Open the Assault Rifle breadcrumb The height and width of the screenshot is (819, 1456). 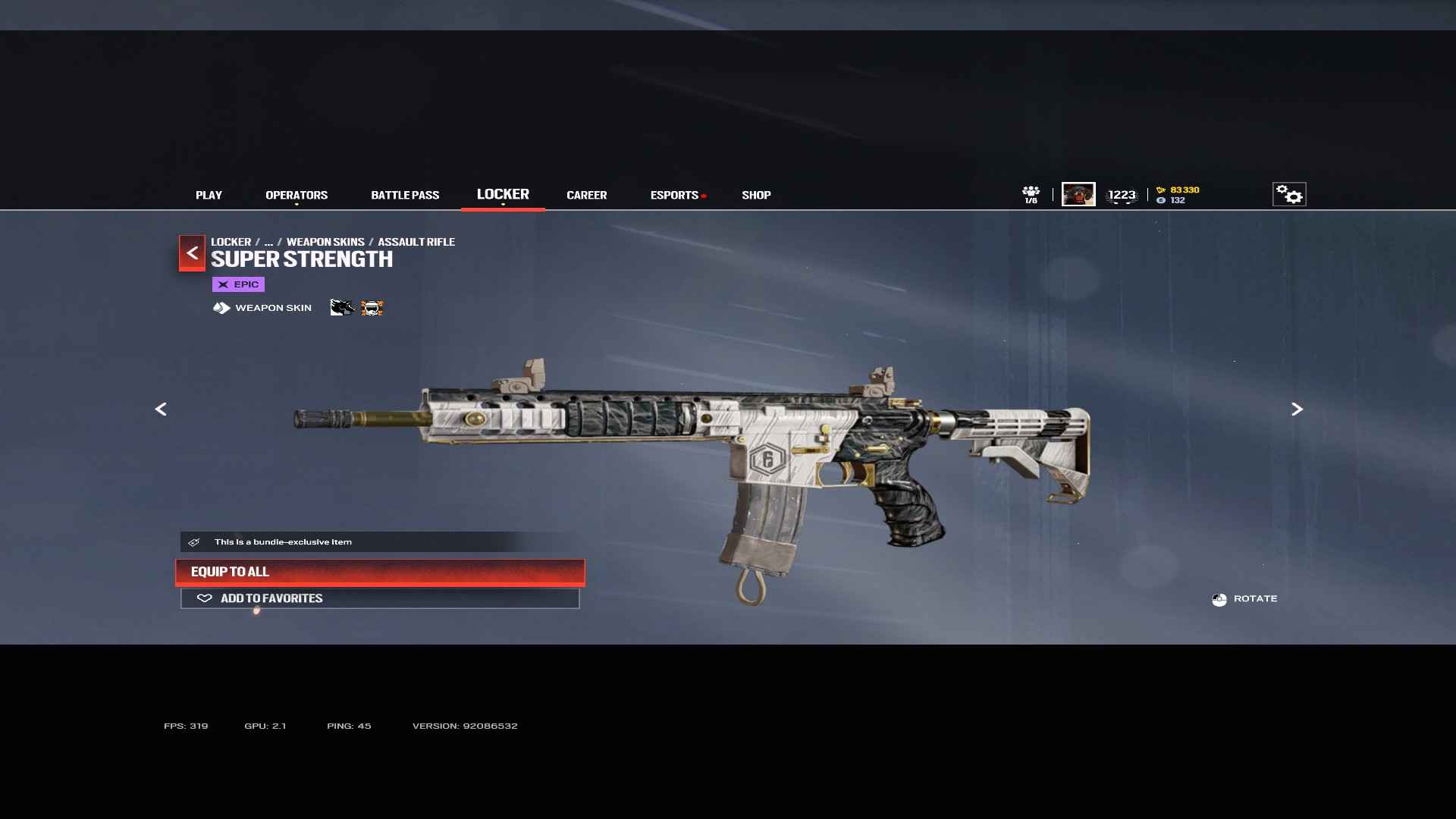416,242
